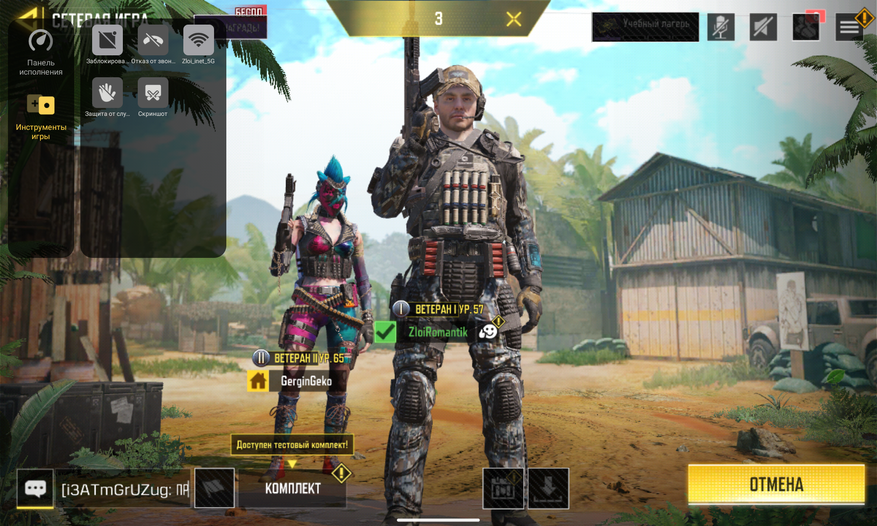Viewport: 877px width, 526px height.
Task: Toggle the Отказ от звонков call rejection
Action: click(153, 41)
